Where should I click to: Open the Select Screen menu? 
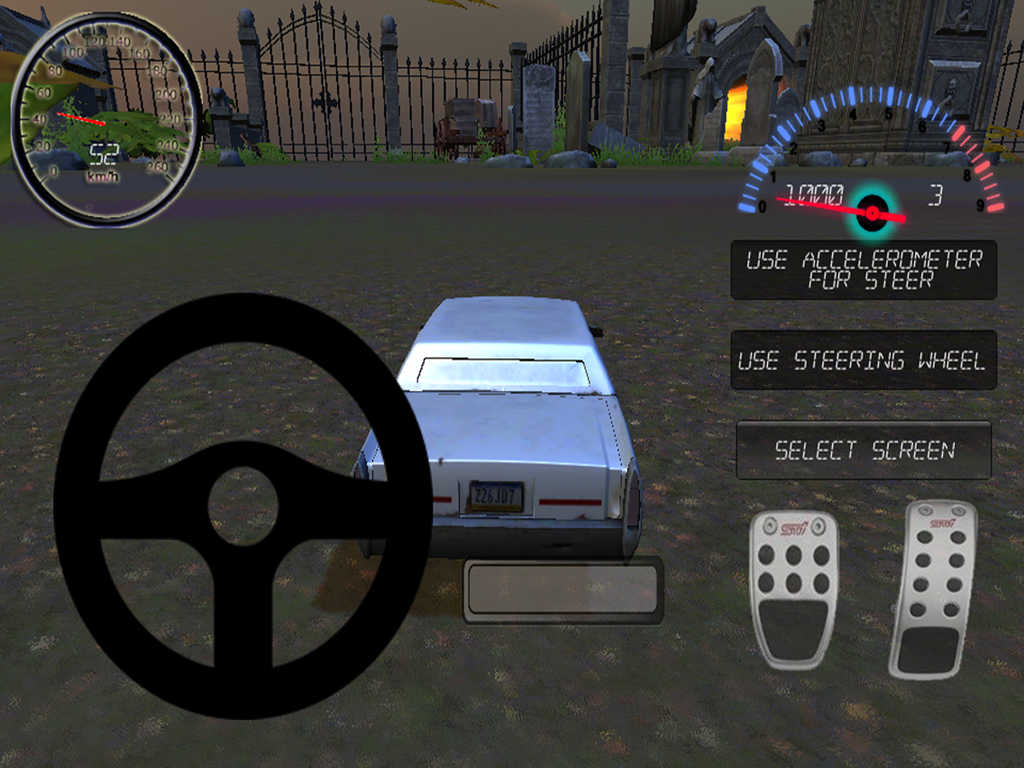coord(864,450)
